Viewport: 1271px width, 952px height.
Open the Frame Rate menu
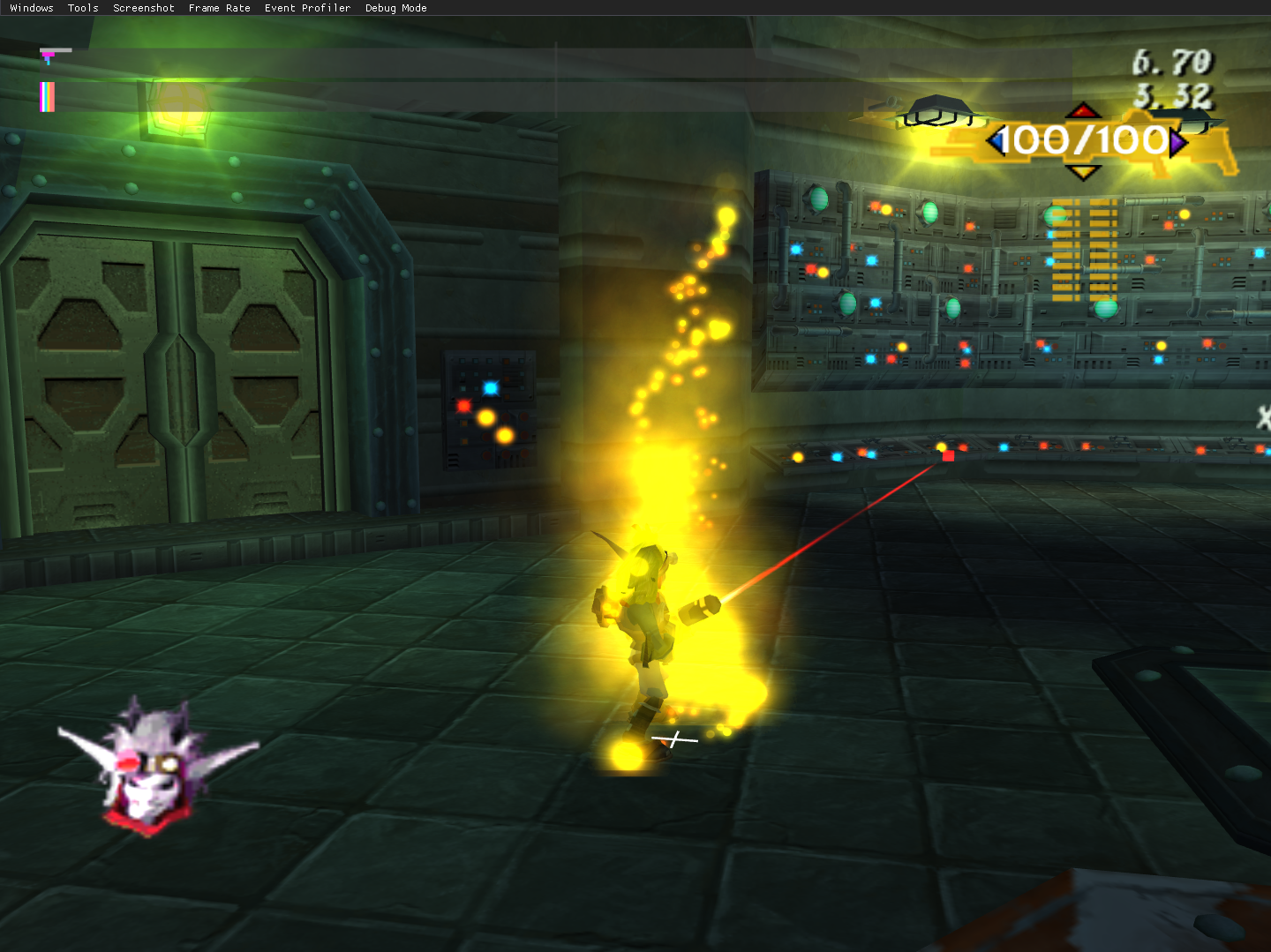[x=219, y=8]
